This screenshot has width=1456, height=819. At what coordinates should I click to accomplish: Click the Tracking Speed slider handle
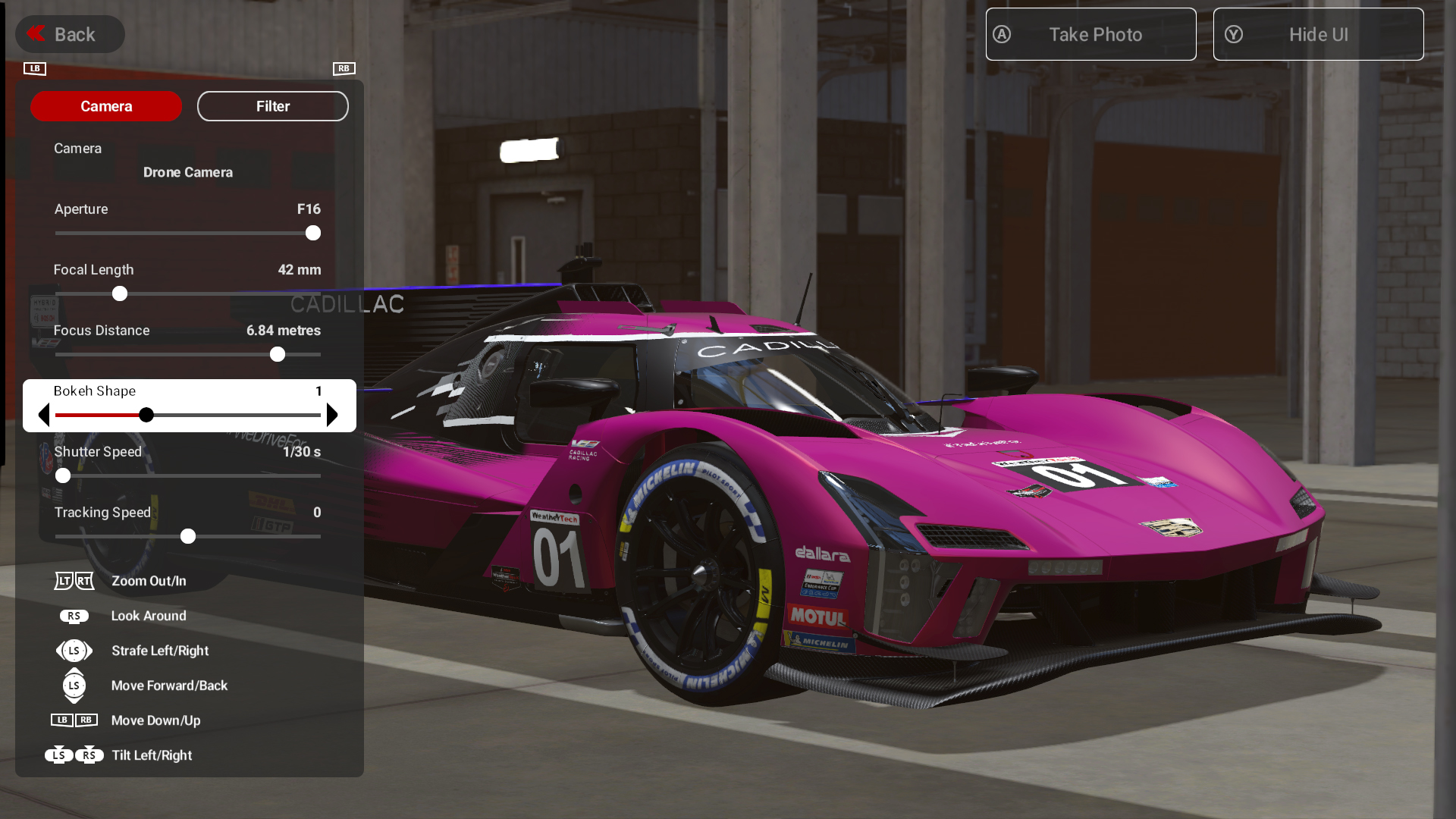(188, 536)
